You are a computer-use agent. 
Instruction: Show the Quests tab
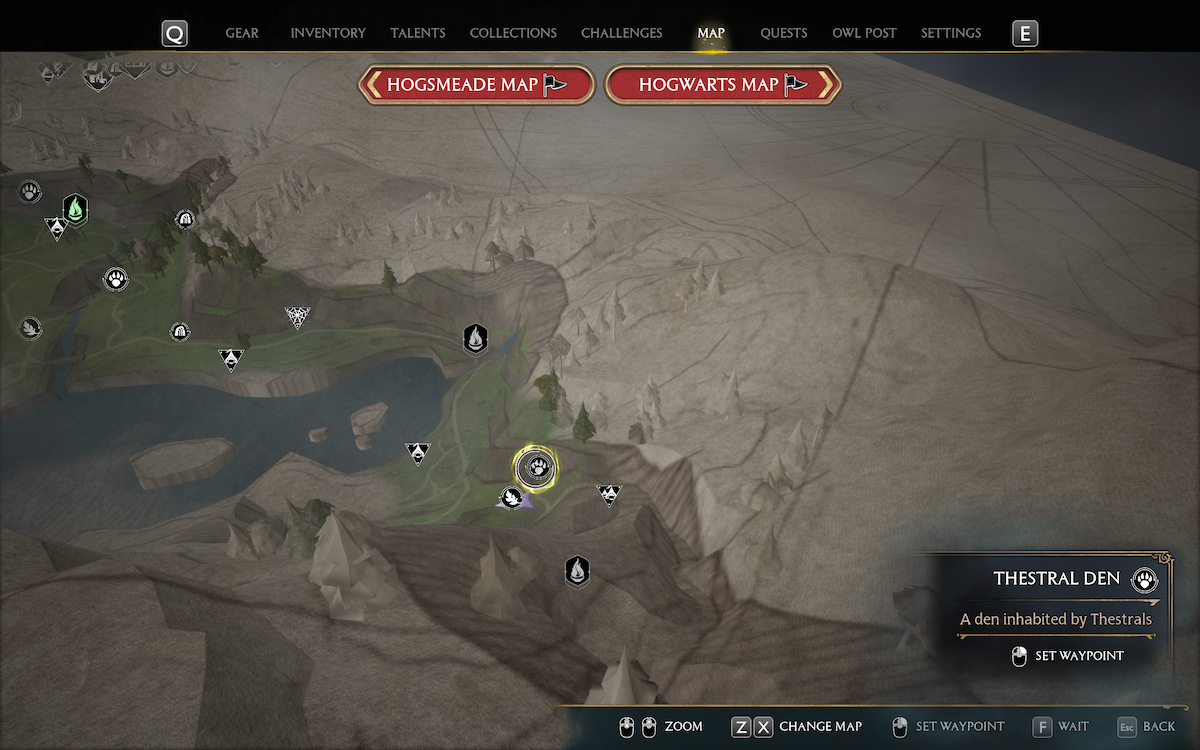point(784,33)
